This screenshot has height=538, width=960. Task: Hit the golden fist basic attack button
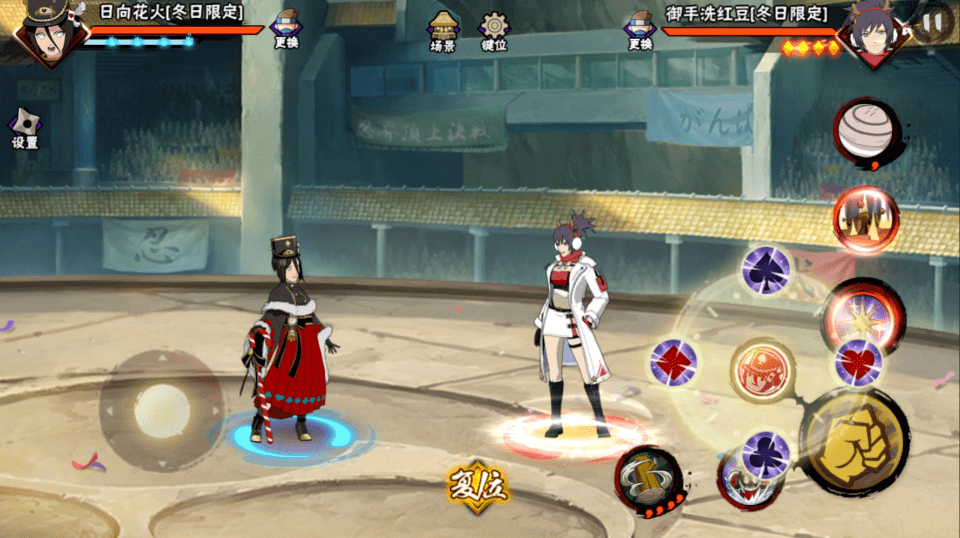[855, 440]
